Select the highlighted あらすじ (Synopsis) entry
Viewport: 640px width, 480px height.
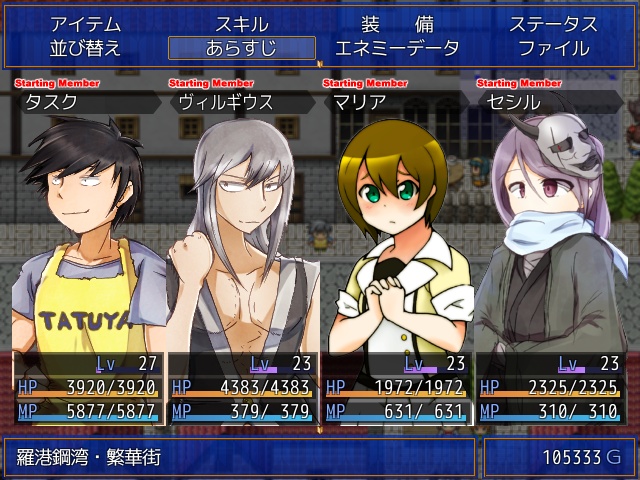[242, 48]
